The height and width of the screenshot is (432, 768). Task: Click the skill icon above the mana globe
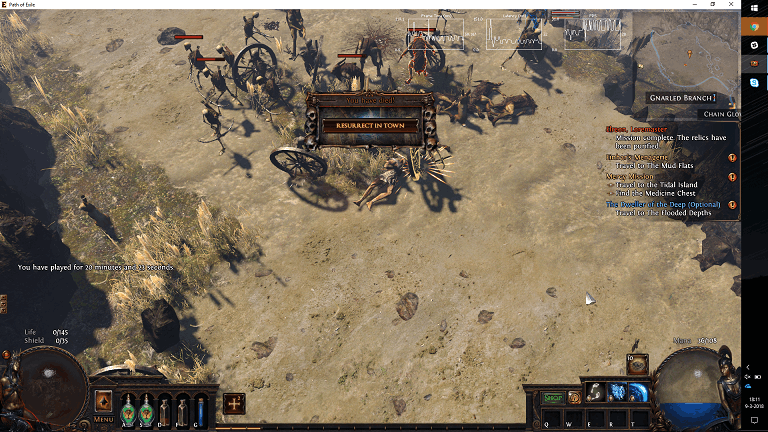pyautogui.click(x=636, y=364)
